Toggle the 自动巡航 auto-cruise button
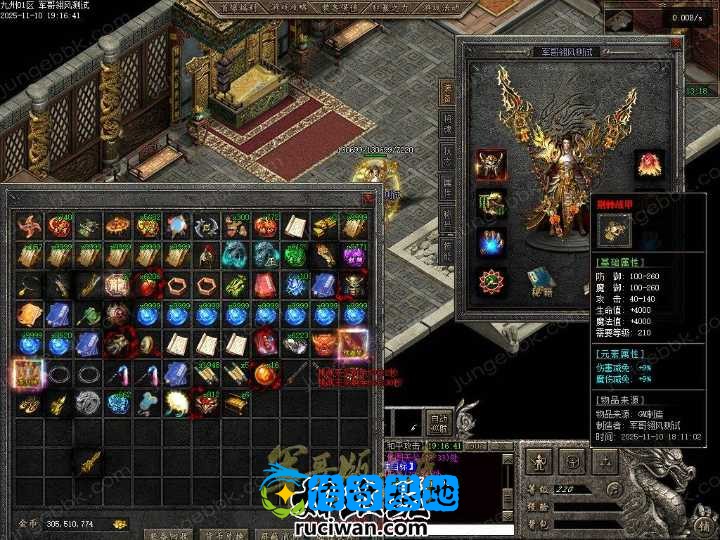 [437, 422]
